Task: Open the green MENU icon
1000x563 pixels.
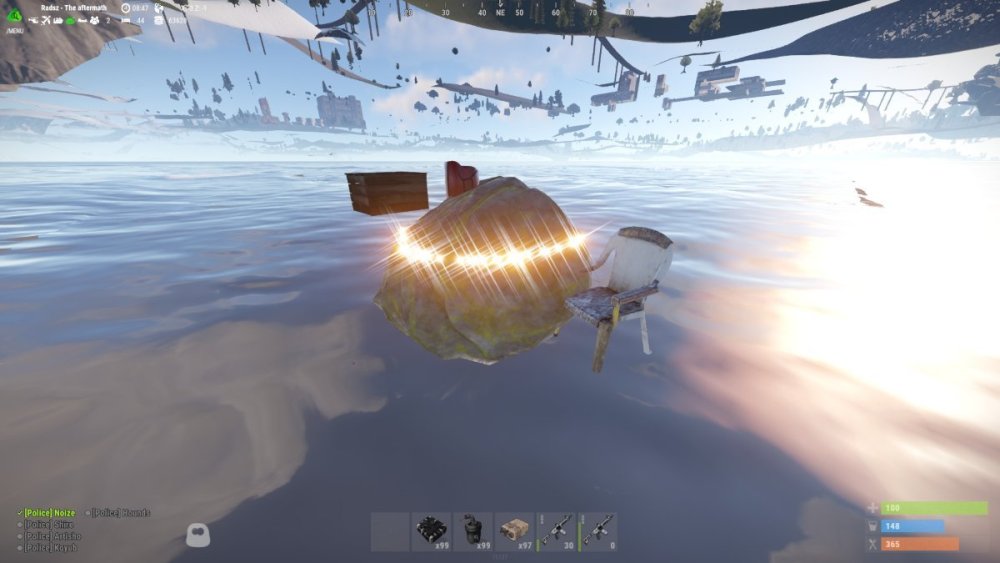Action: 14,15
